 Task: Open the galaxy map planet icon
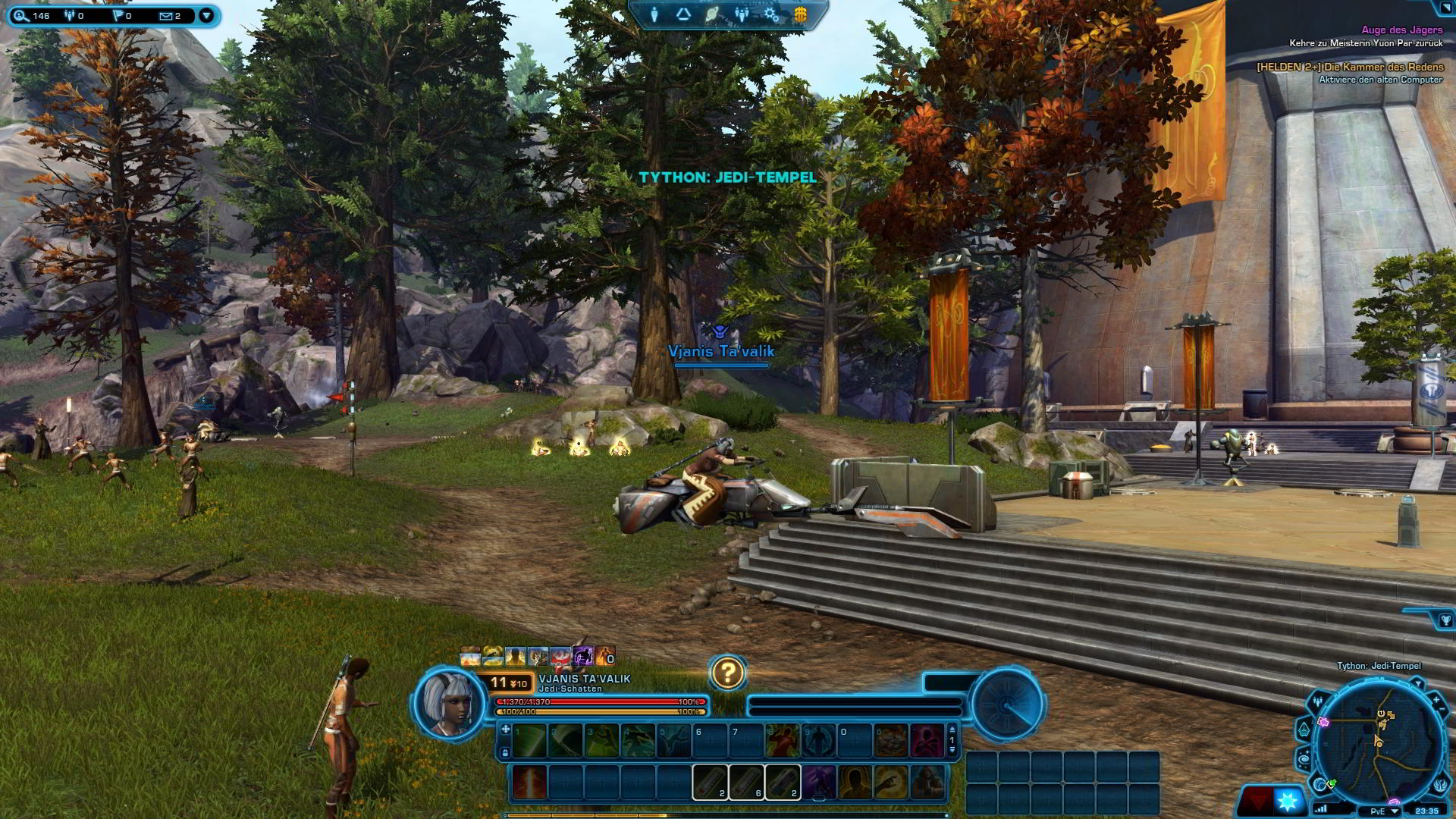[x=712, y=13]
